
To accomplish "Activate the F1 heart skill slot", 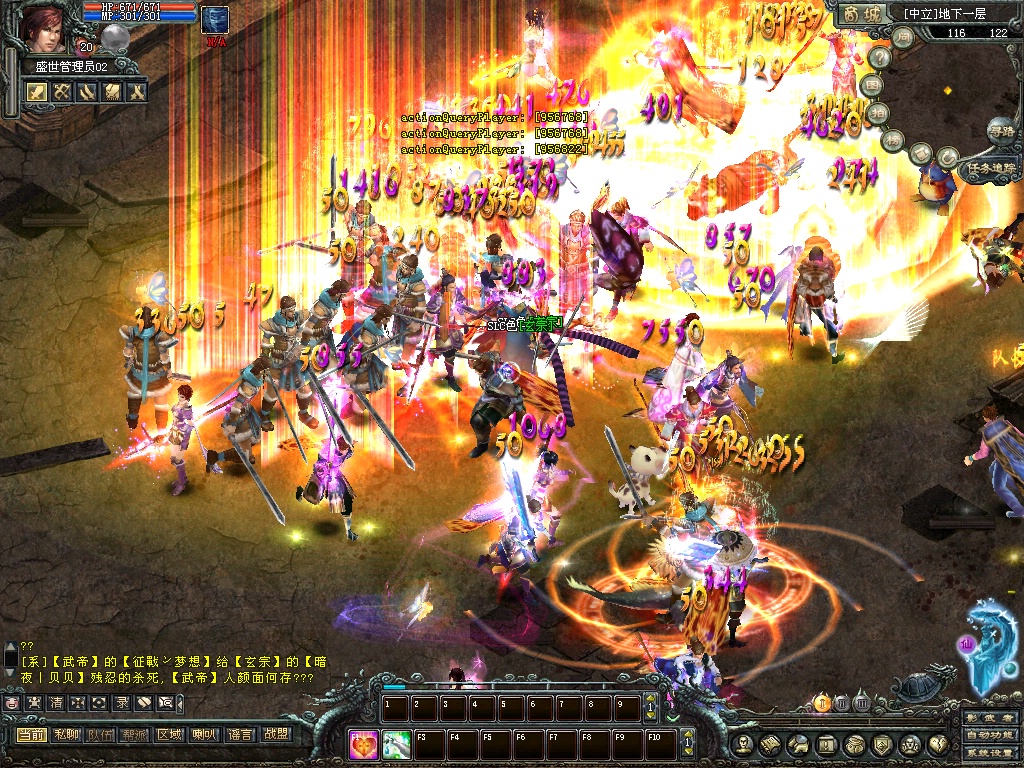I will point(365,744).
